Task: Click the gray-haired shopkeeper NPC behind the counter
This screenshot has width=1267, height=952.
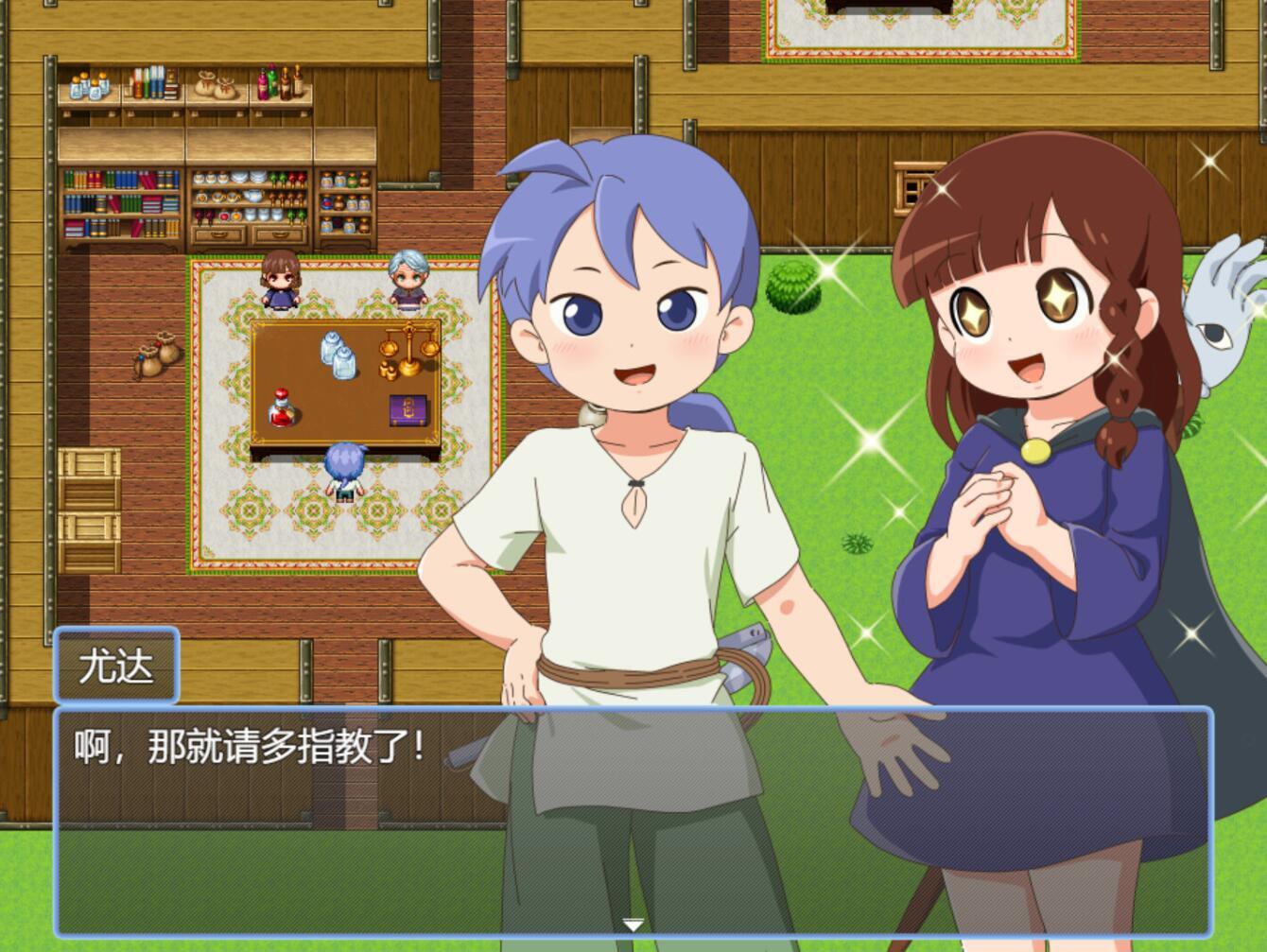Action: (x=407, y=278)
